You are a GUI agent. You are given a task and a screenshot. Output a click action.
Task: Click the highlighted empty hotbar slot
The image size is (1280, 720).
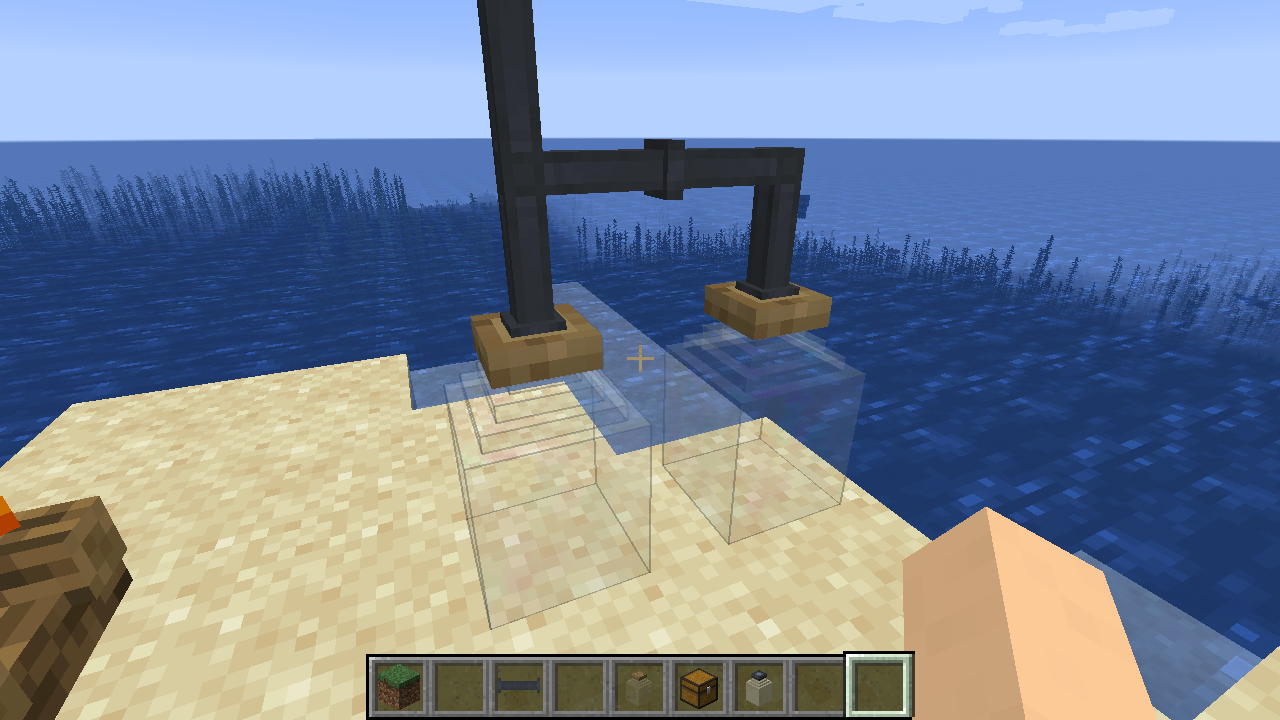pyautogui.click(x=879, y=686)
